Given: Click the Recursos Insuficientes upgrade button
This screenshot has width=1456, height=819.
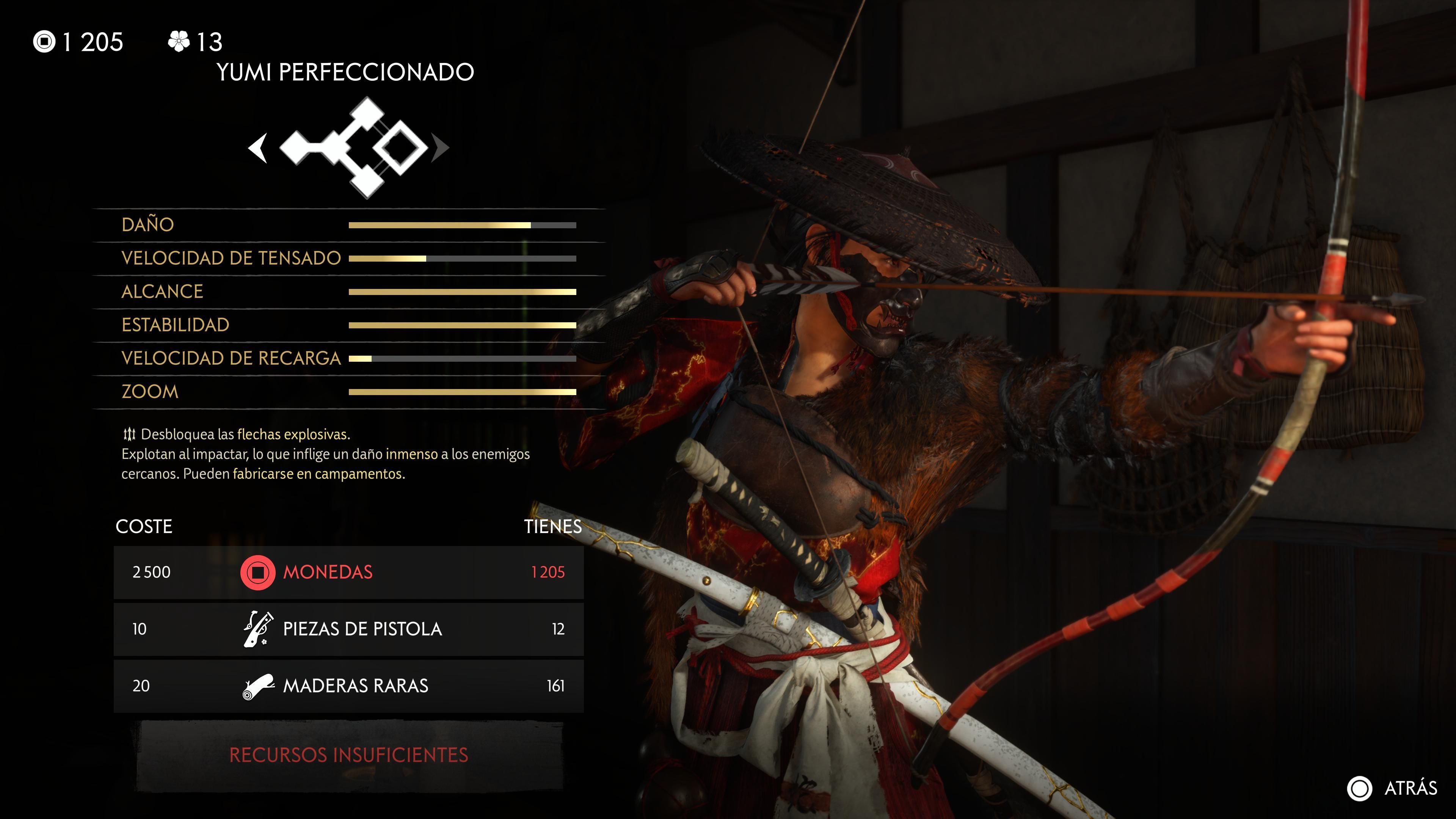Looking at the screenshot, I should (349, 755).
